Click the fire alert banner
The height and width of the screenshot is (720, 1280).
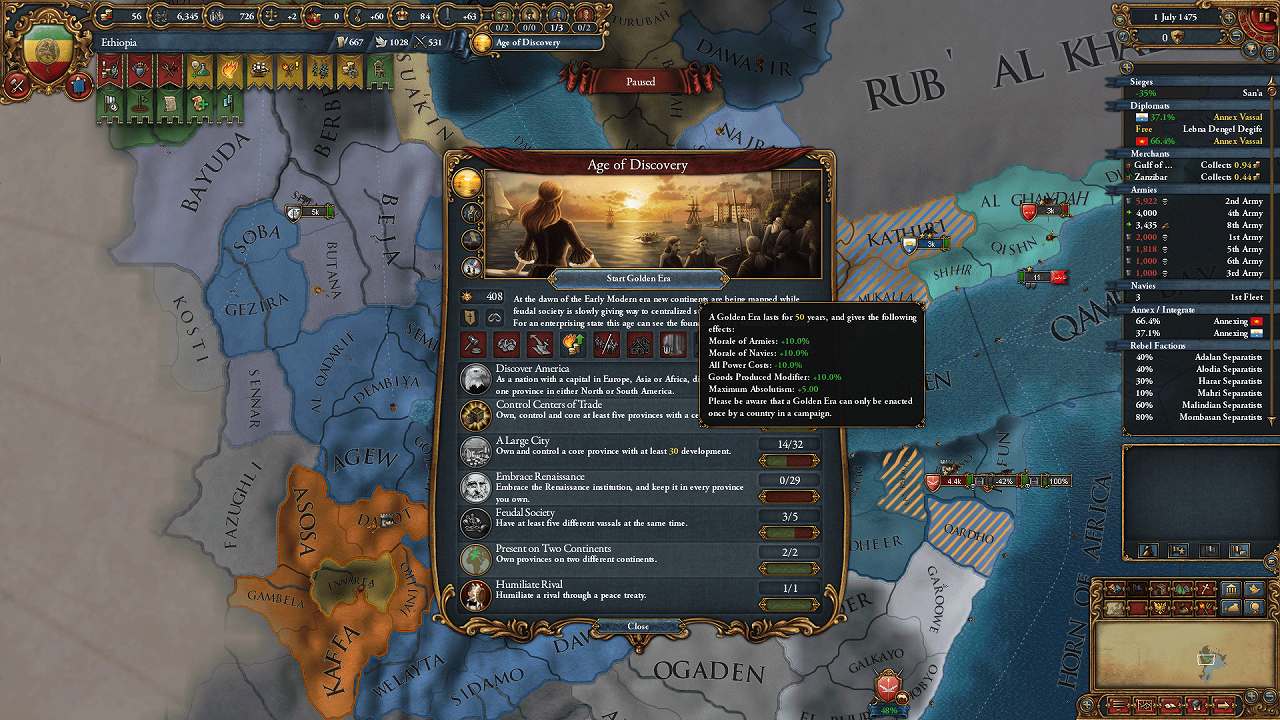pyautogui.click(x=229, y=71)
